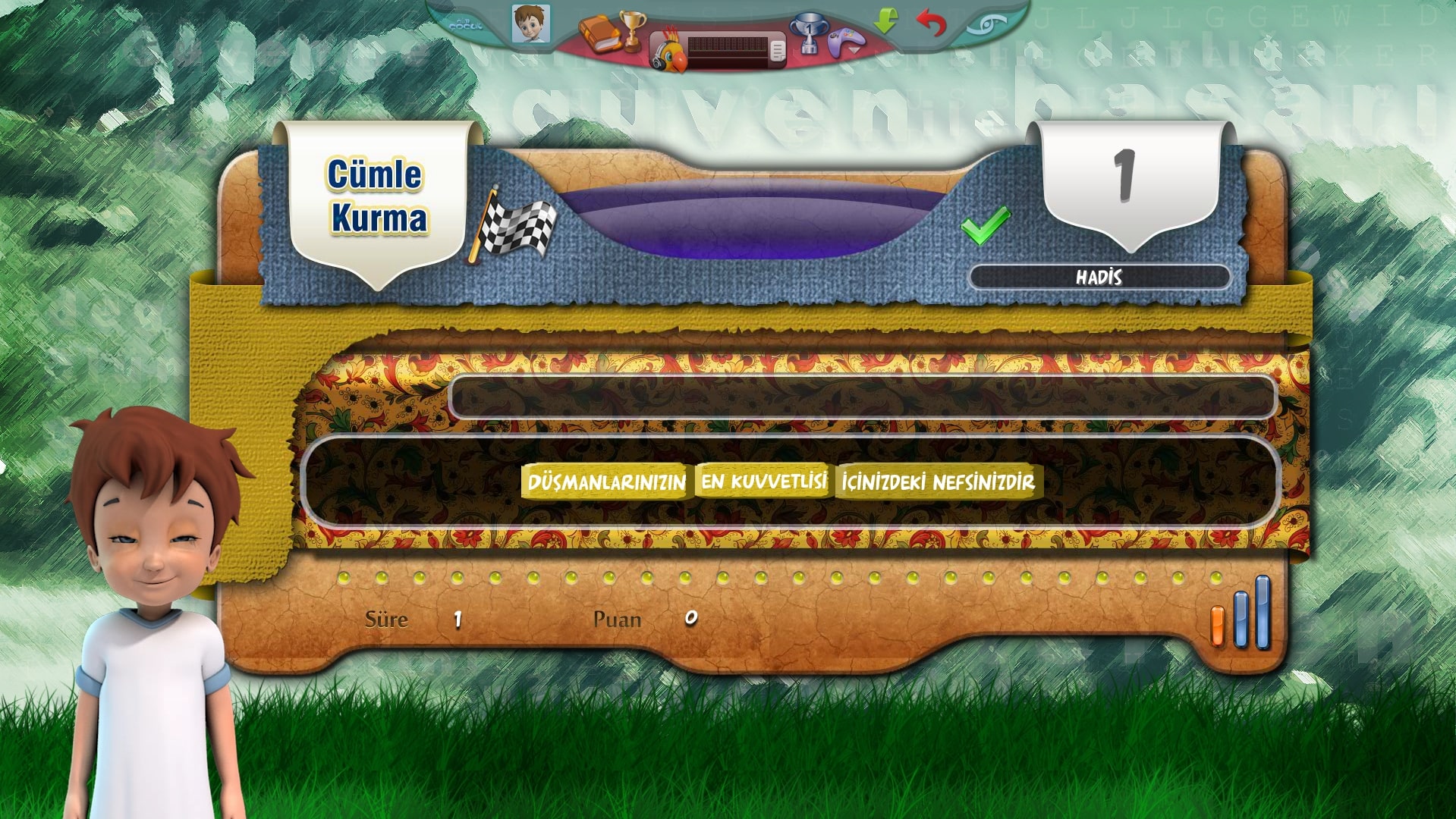Viewport: 1456px width, 819px height.
Task: Click the Çocuk logo in the top bar
Action: pyautogui.click(x=465, y=24)
